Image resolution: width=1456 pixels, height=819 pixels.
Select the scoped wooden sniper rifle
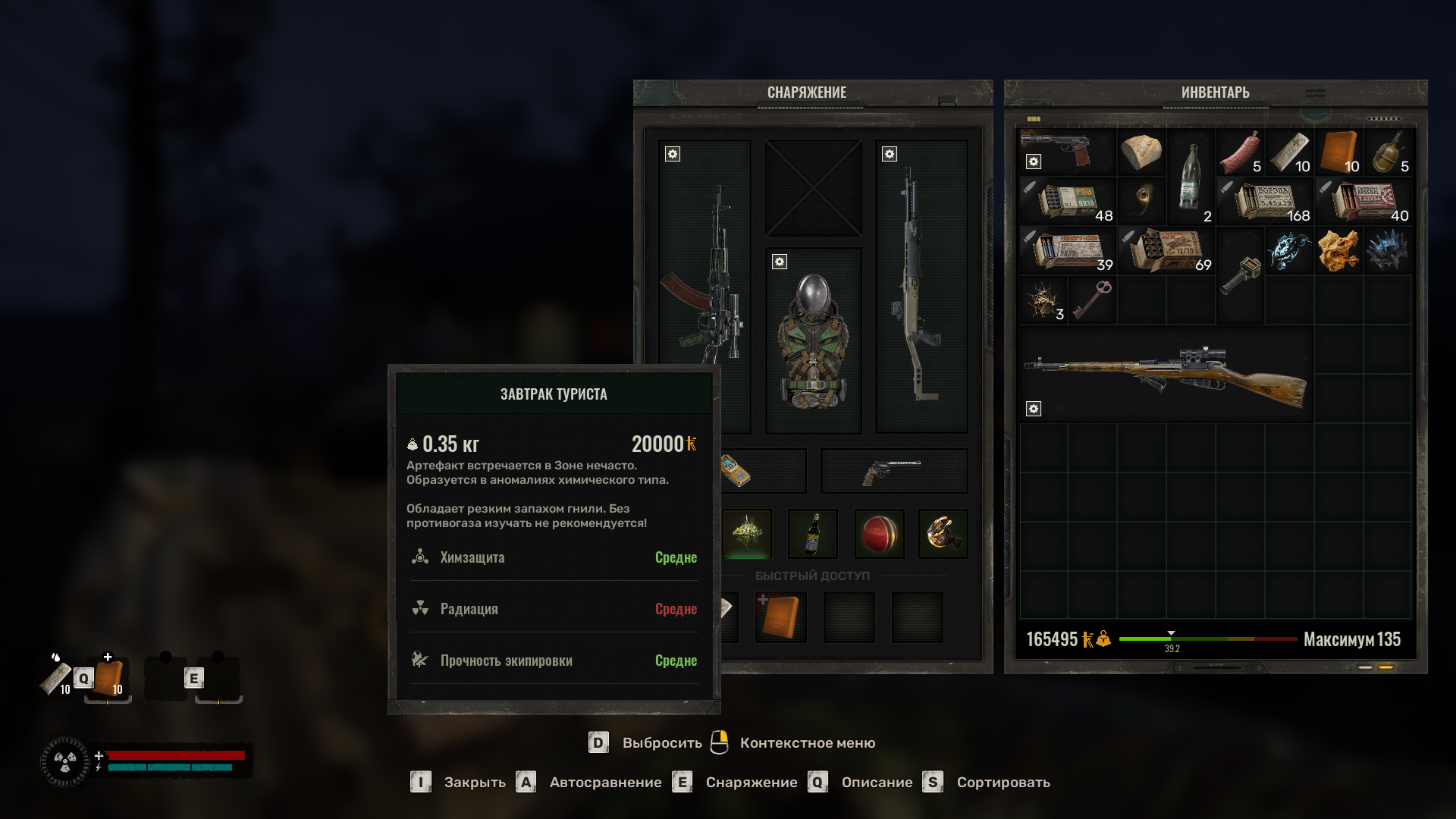point(1166,374)
